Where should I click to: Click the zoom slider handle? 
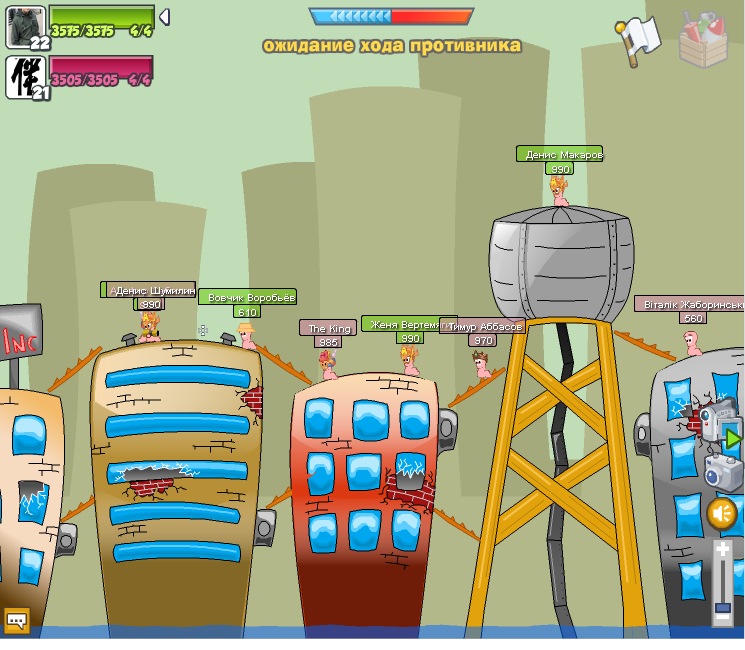point(723,608)
